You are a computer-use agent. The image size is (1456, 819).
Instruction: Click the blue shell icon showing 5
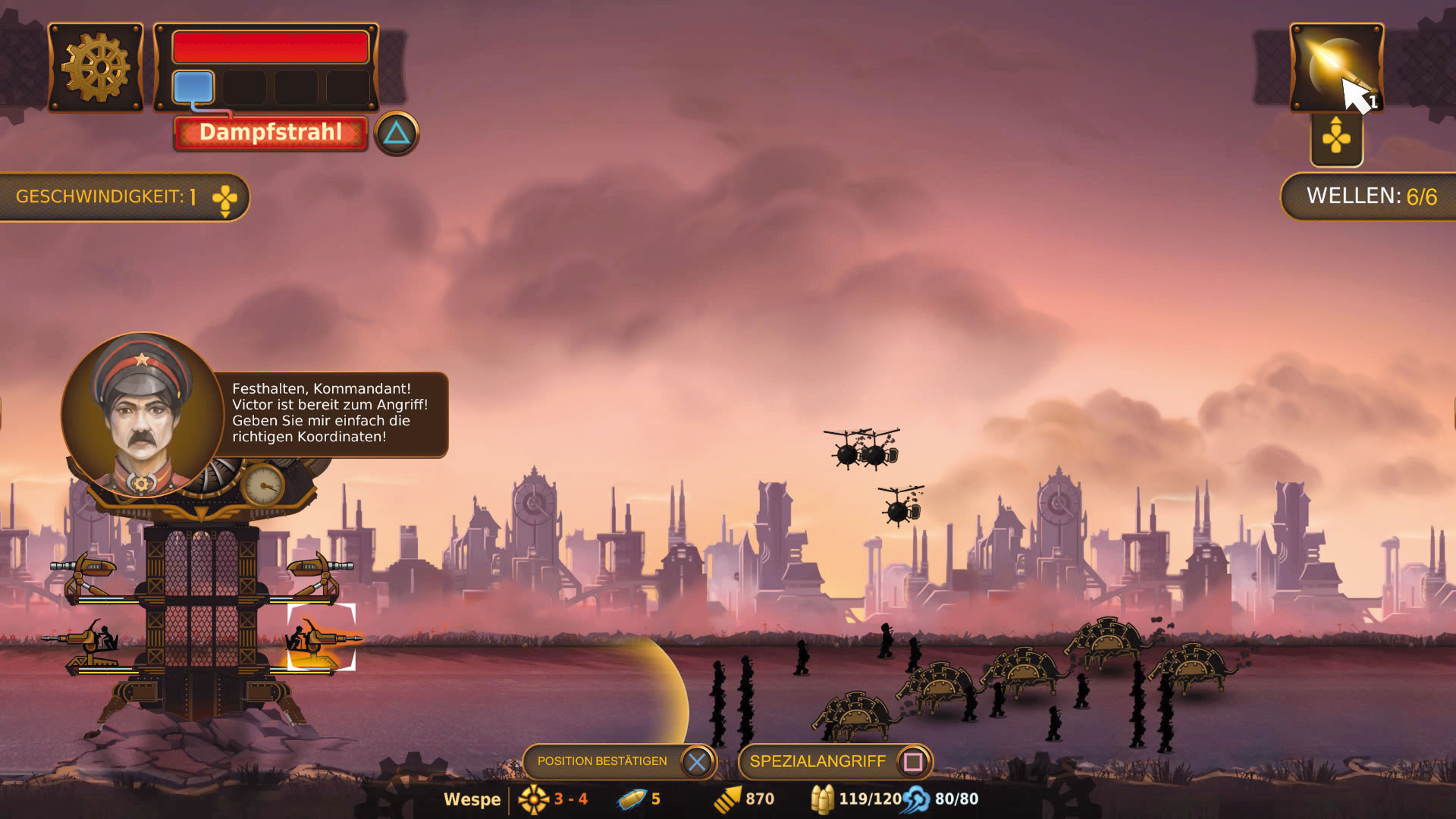click(629, 799)
